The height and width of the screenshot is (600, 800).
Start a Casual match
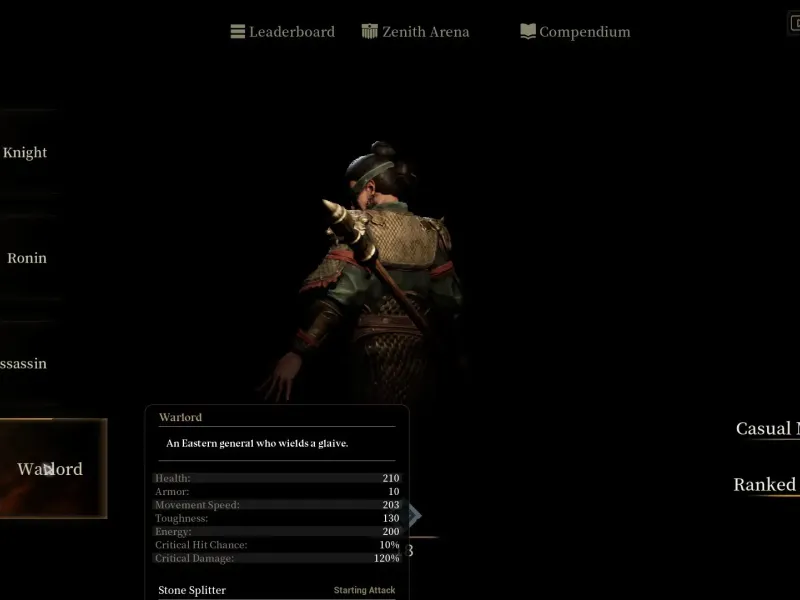click(767, 429)
